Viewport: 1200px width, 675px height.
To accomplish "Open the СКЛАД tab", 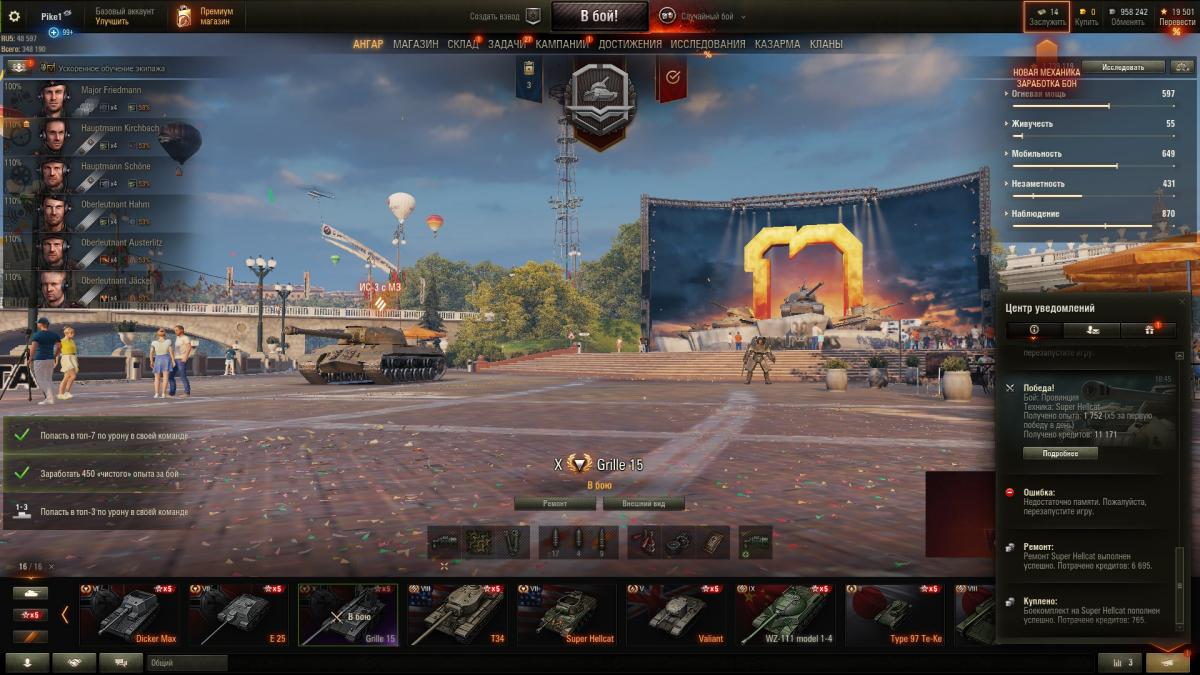I will coord(463,44).
